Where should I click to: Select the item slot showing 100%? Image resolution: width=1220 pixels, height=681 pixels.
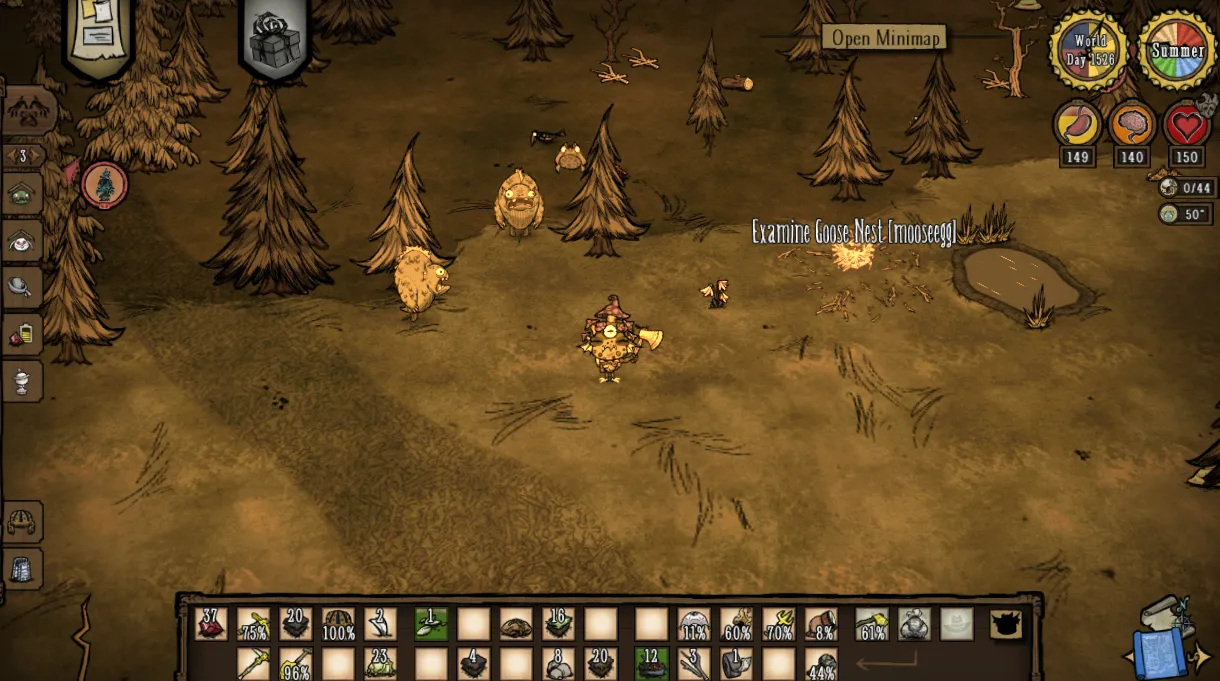tap(338, 624)
